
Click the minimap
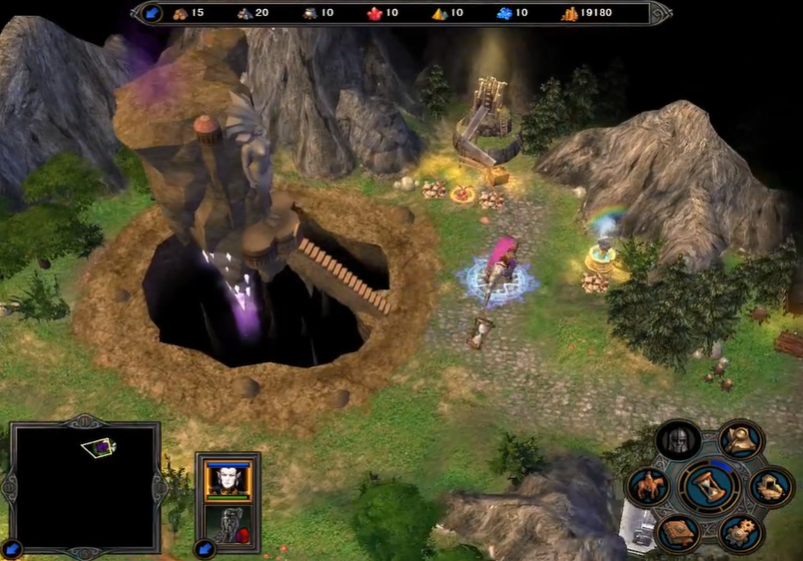(85, 486)
